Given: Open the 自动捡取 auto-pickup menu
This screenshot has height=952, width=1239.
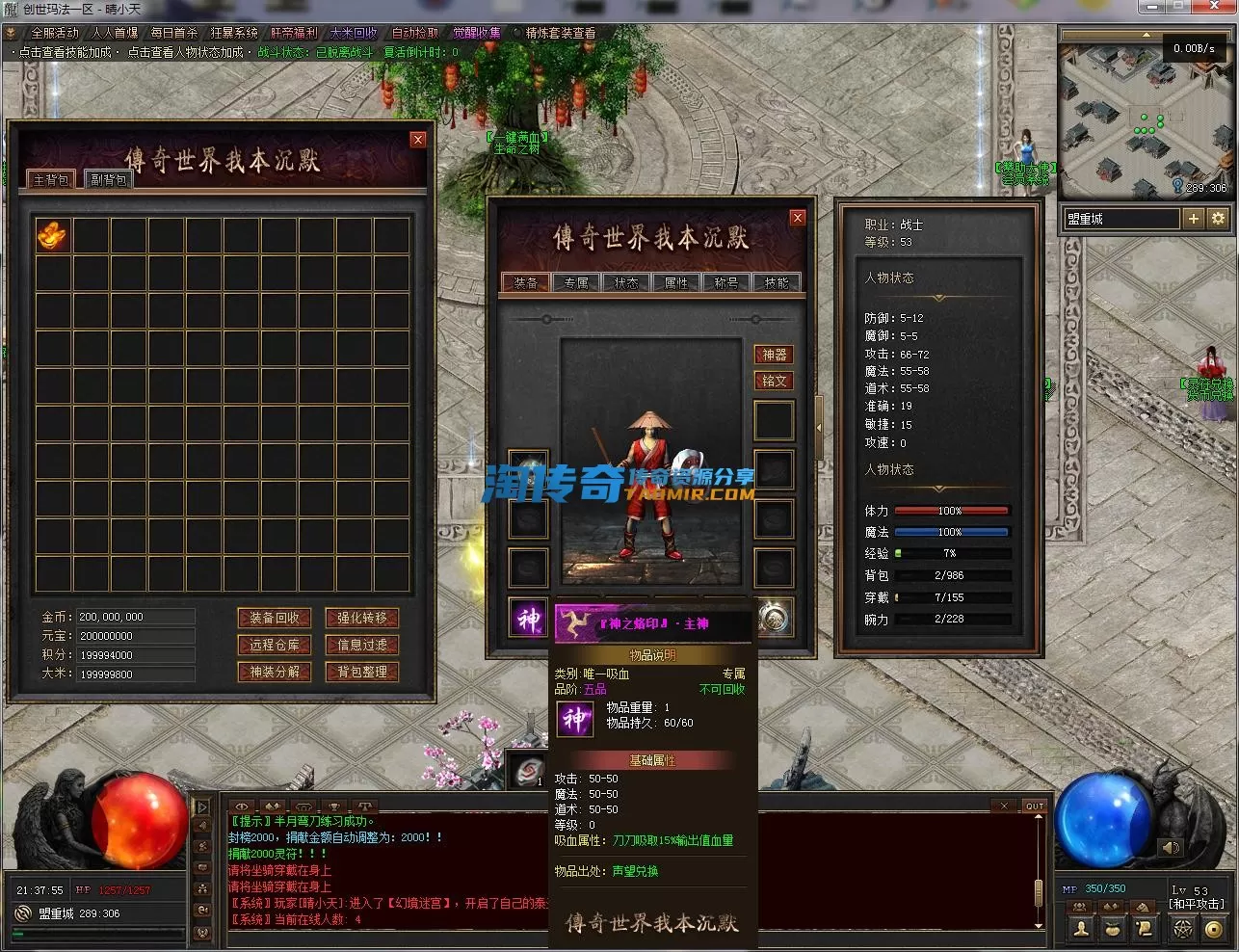Looking at the screenshot, I should (415, 33).
